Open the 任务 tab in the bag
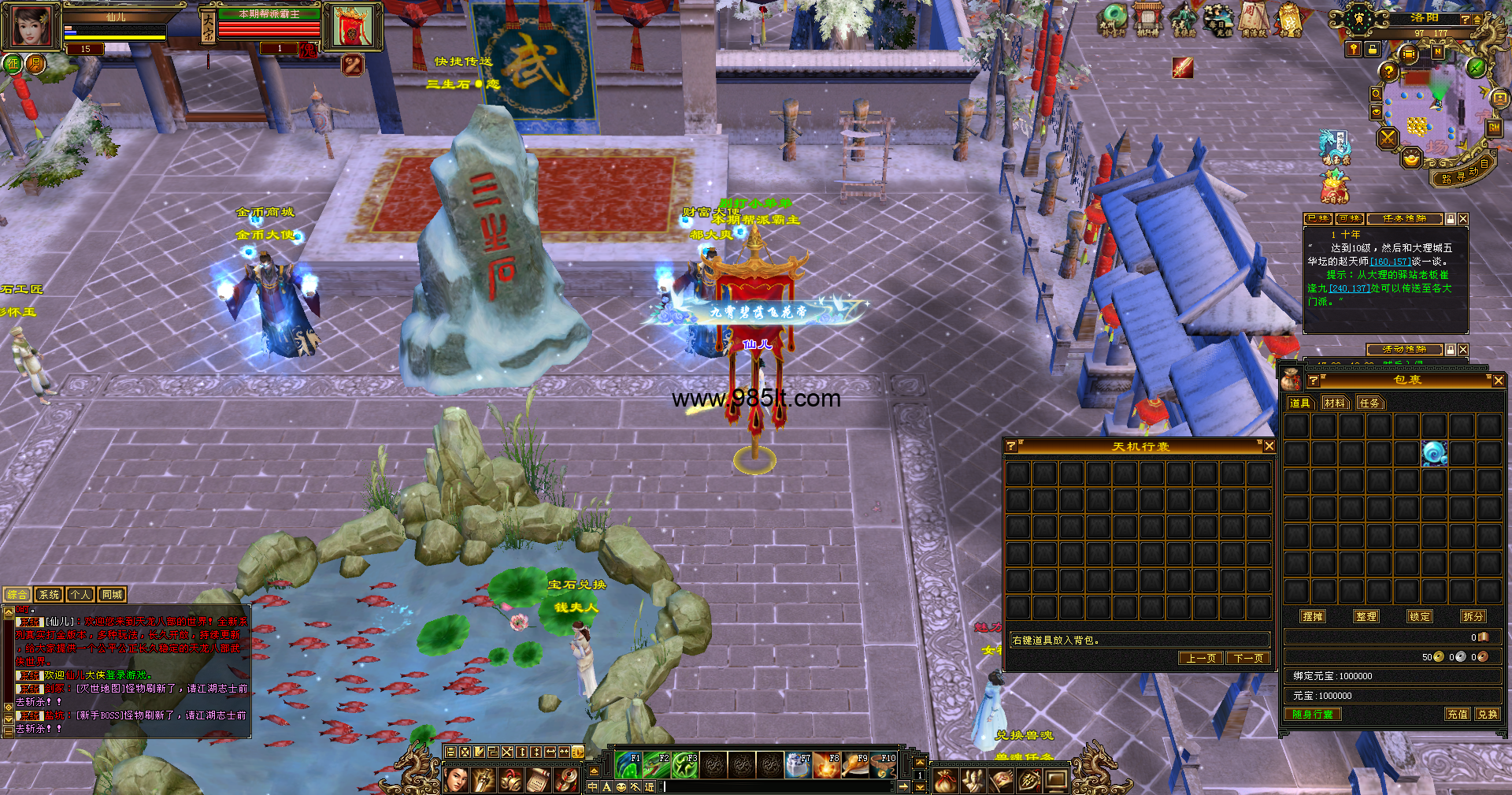1512x795 pixels. 1369,403
